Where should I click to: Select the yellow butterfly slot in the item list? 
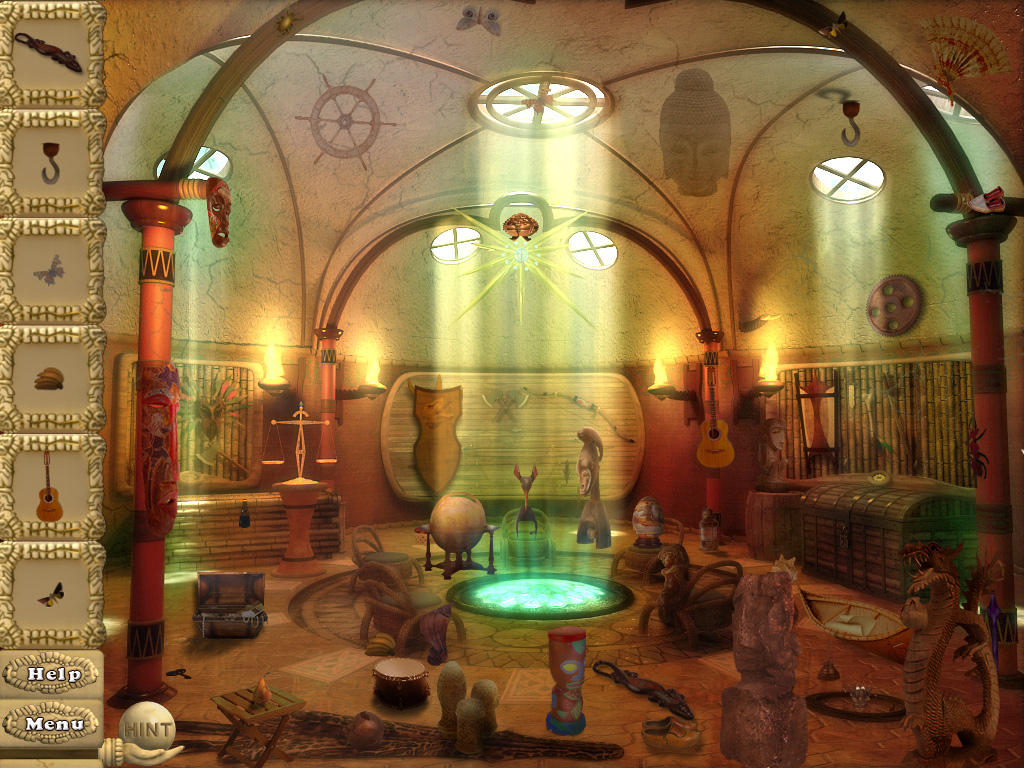tap(50, 594)
